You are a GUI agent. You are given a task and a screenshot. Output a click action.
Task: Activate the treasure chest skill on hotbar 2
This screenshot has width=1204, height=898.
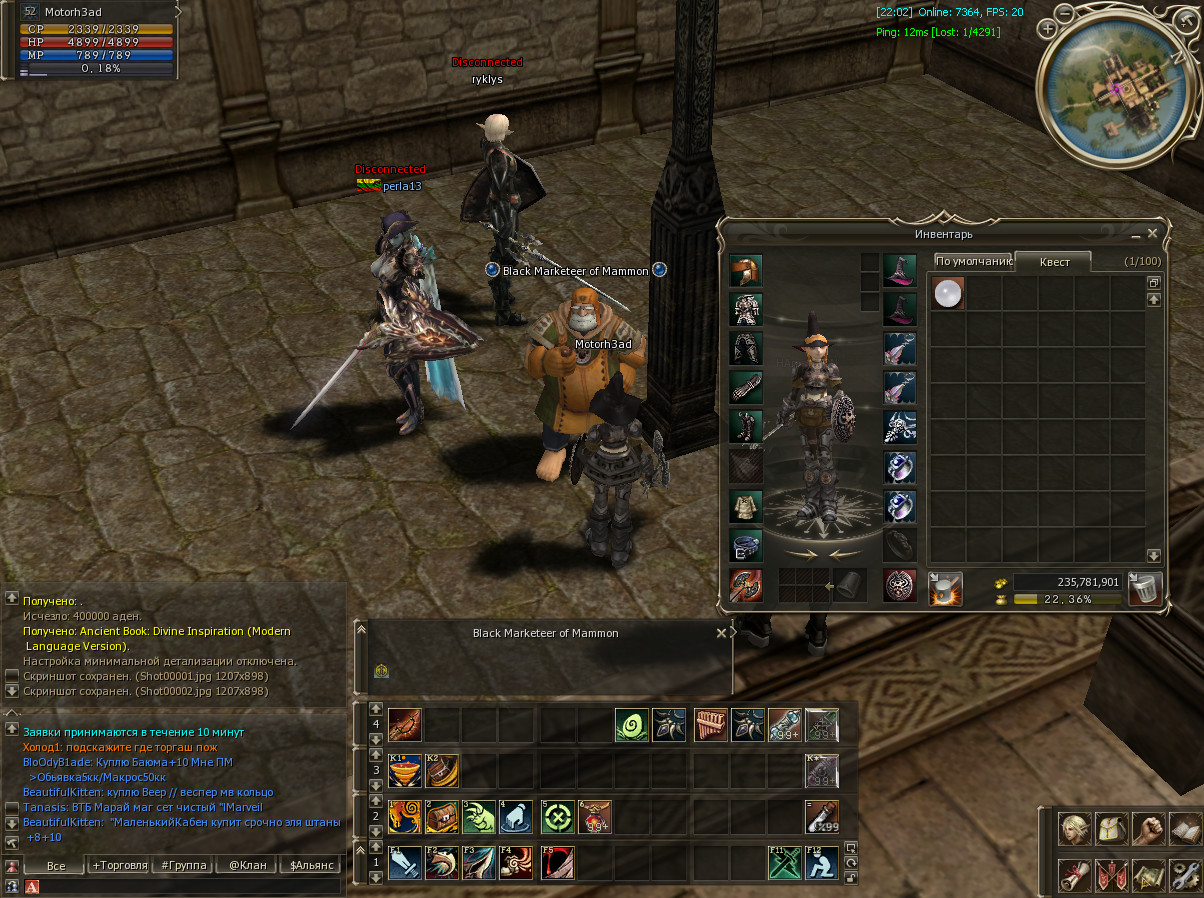442,817
